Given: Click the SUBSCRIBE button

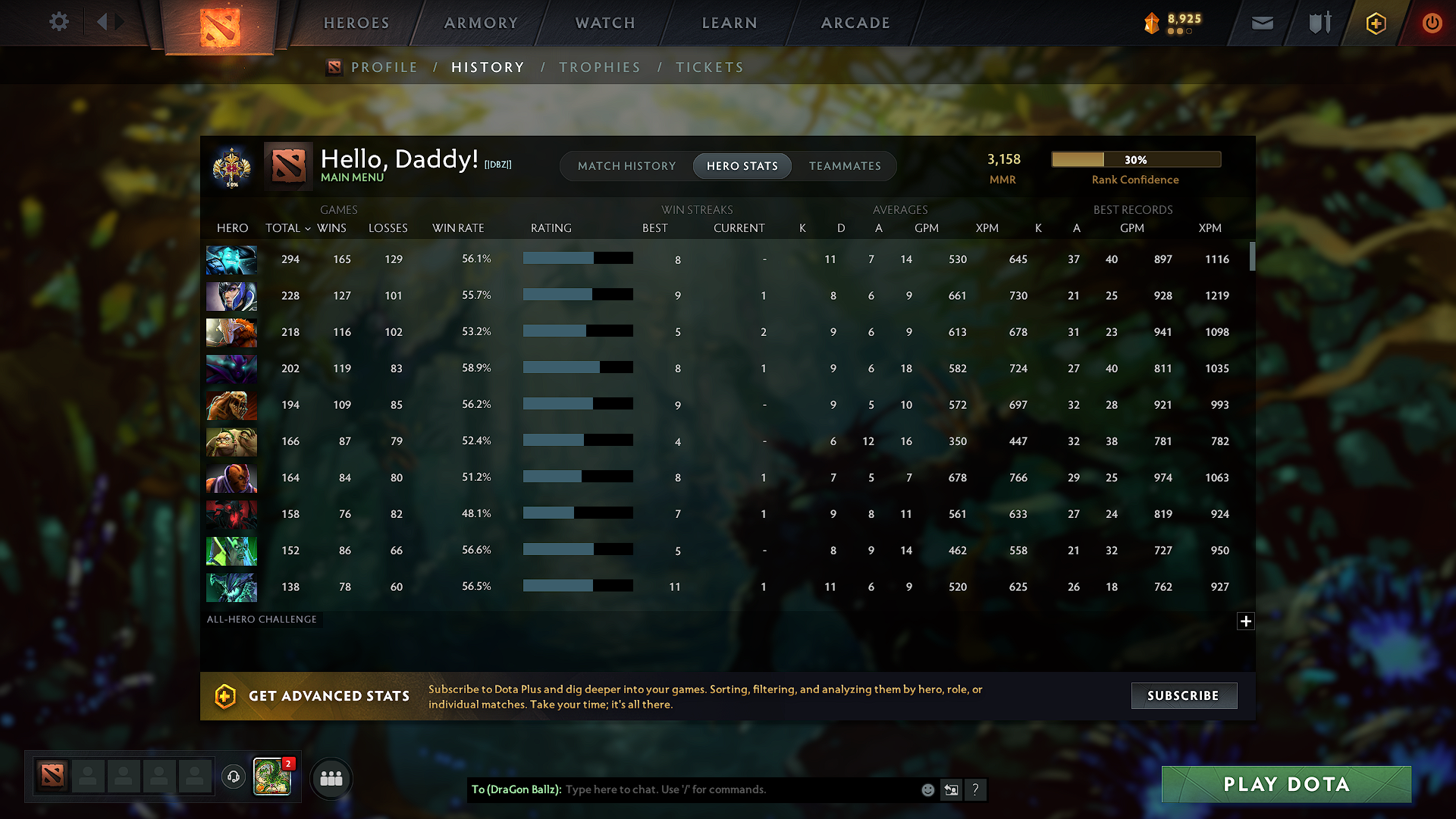Looking at the screenshot, I should pos(1183,695).
